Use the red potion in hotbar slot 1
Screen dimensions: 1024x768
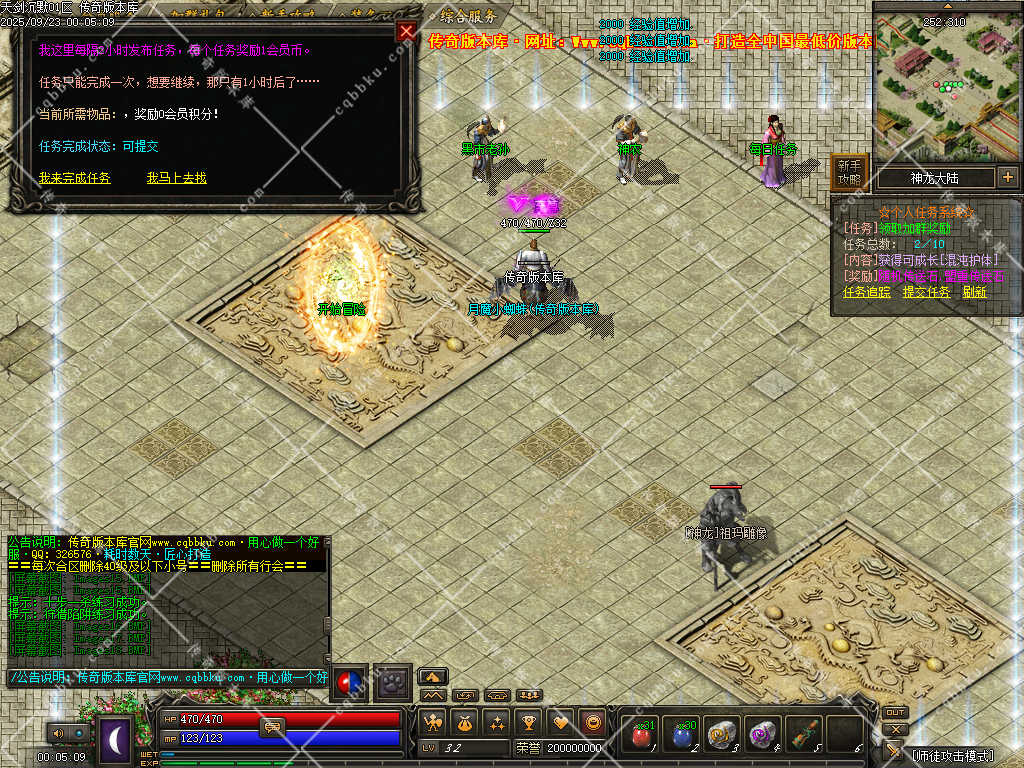(639, 735)
